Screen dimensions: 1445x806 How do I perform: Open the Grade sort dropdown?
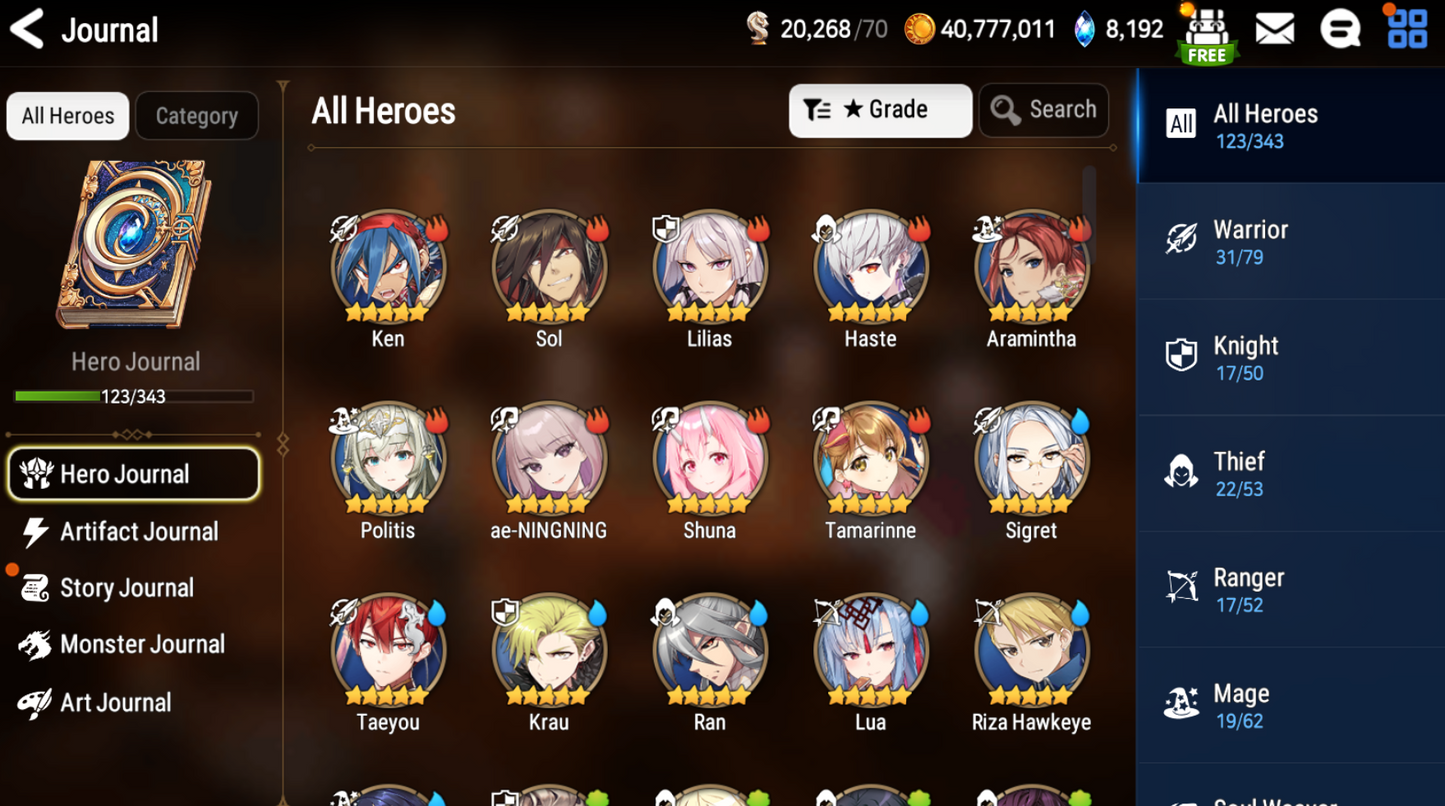pyautogui.click(x=879, y=110)
